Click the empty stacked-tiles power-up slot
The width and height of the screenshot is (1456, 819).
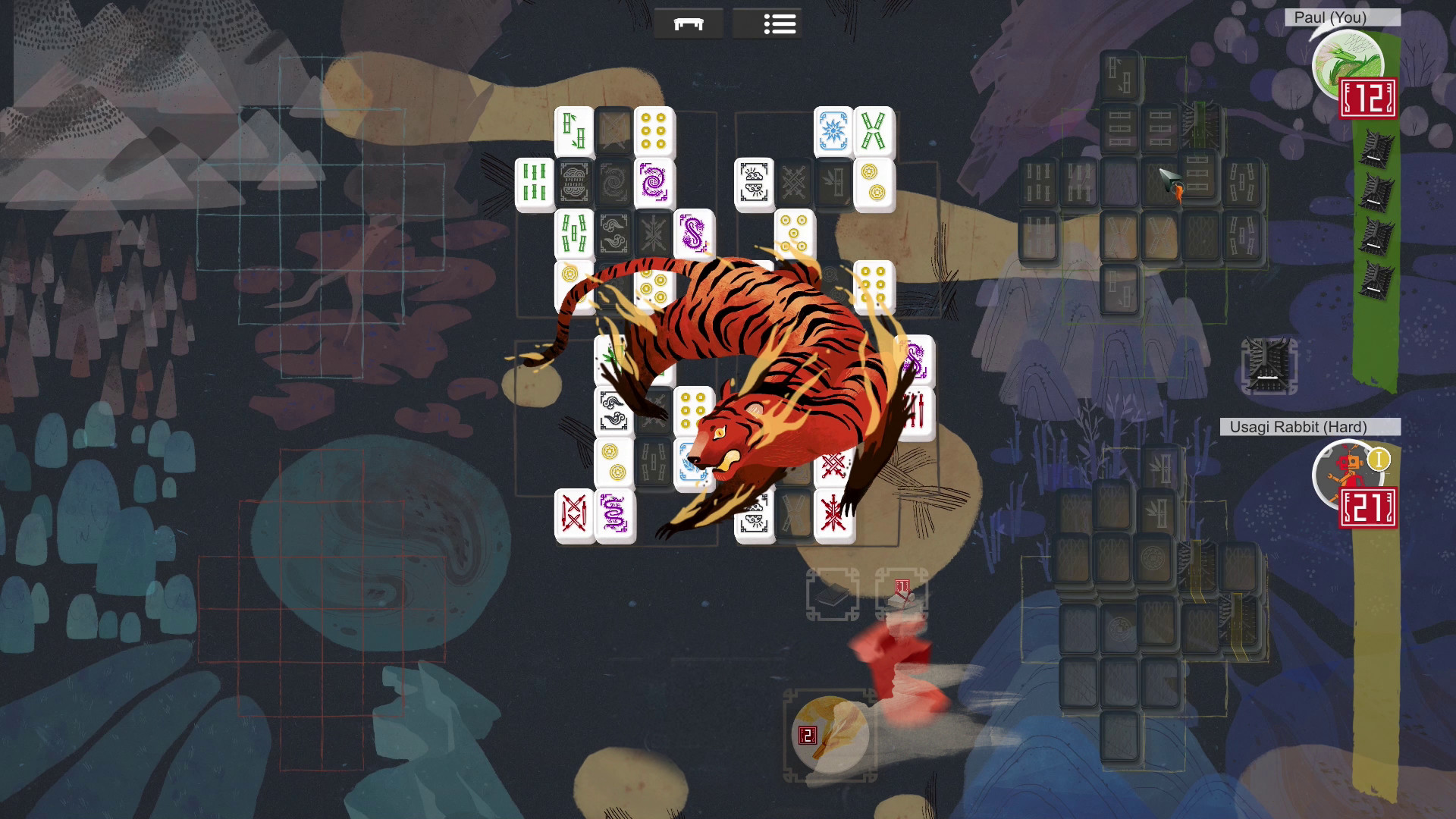tap(833, 595)
